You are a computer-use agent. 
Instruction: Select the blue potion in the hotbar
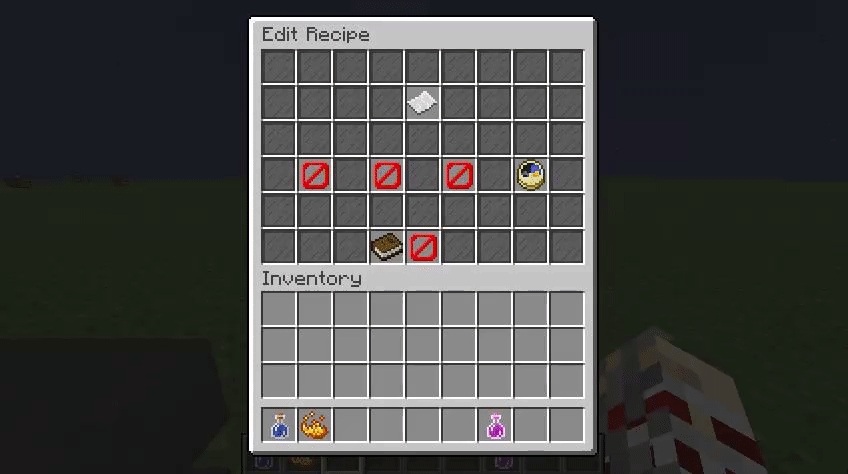pos(280,426)
